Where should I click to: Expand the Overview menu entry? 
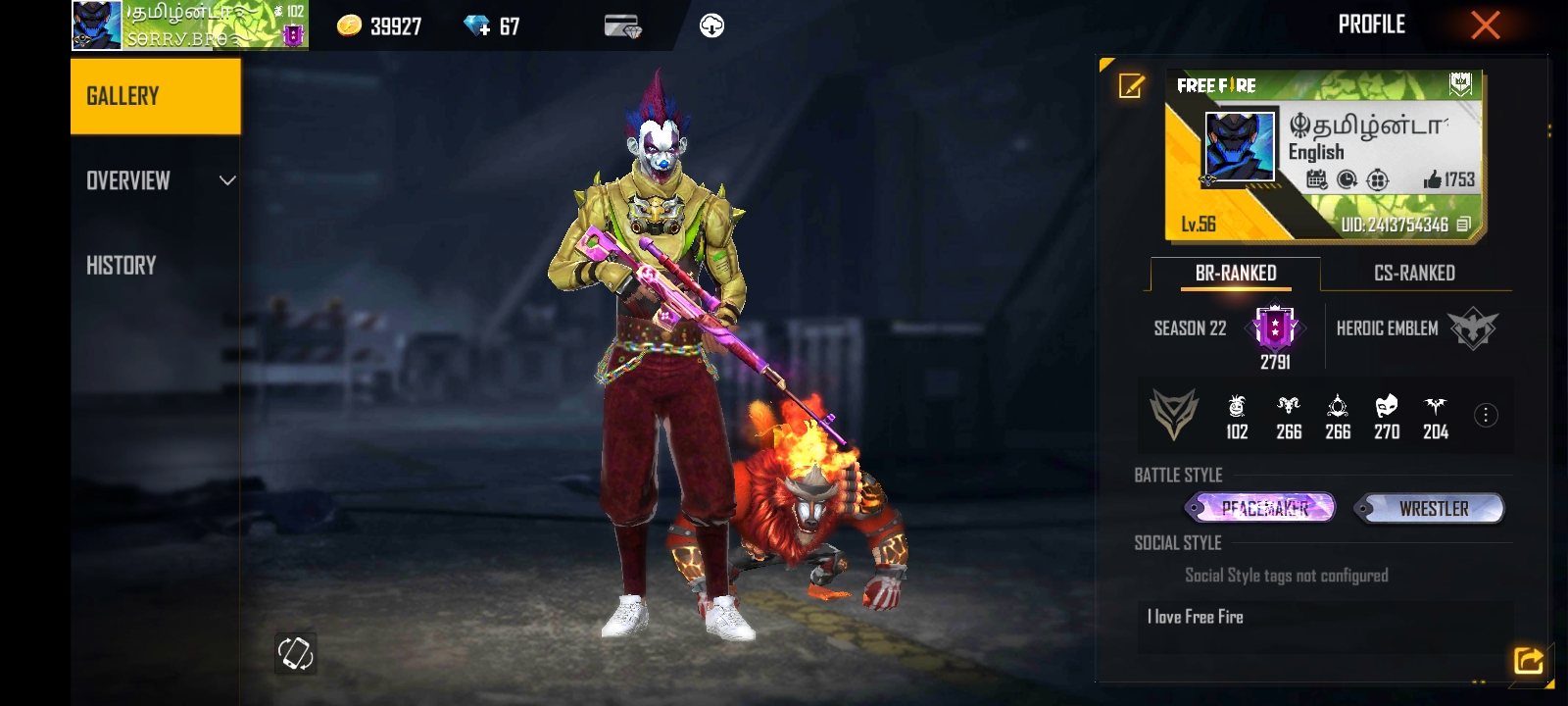(x=157, y=180)
